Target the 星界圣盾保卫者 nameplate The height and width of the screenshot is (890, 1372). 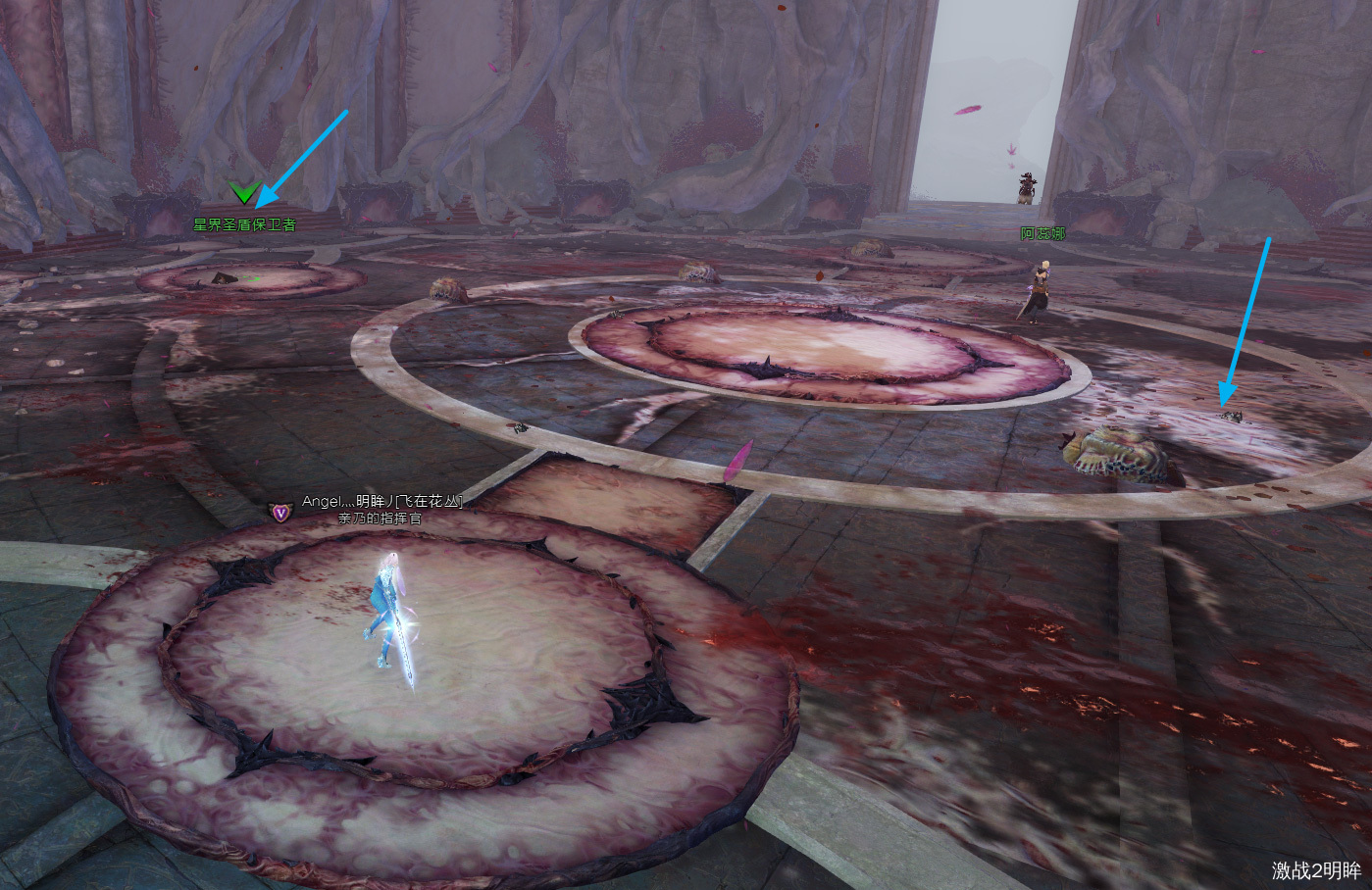(x=244, y=224)
